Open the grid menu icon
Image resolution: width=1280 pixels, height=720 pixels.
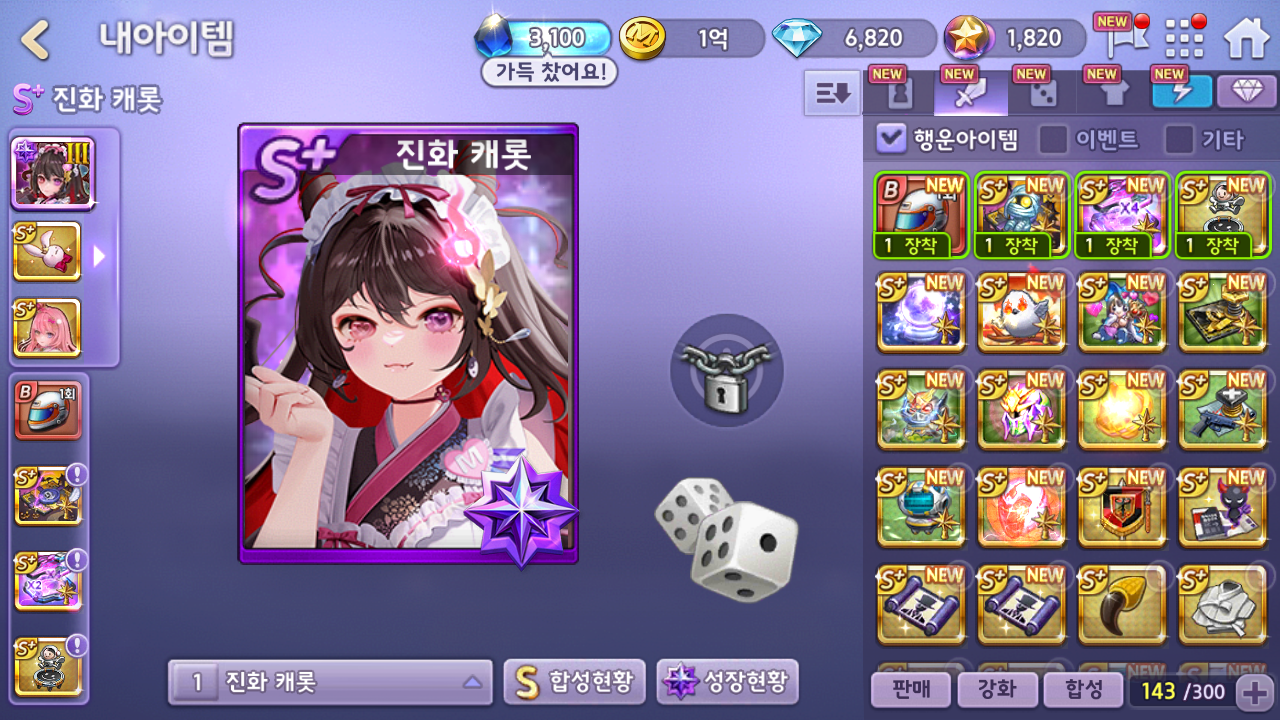click(x=1185, y=39)
